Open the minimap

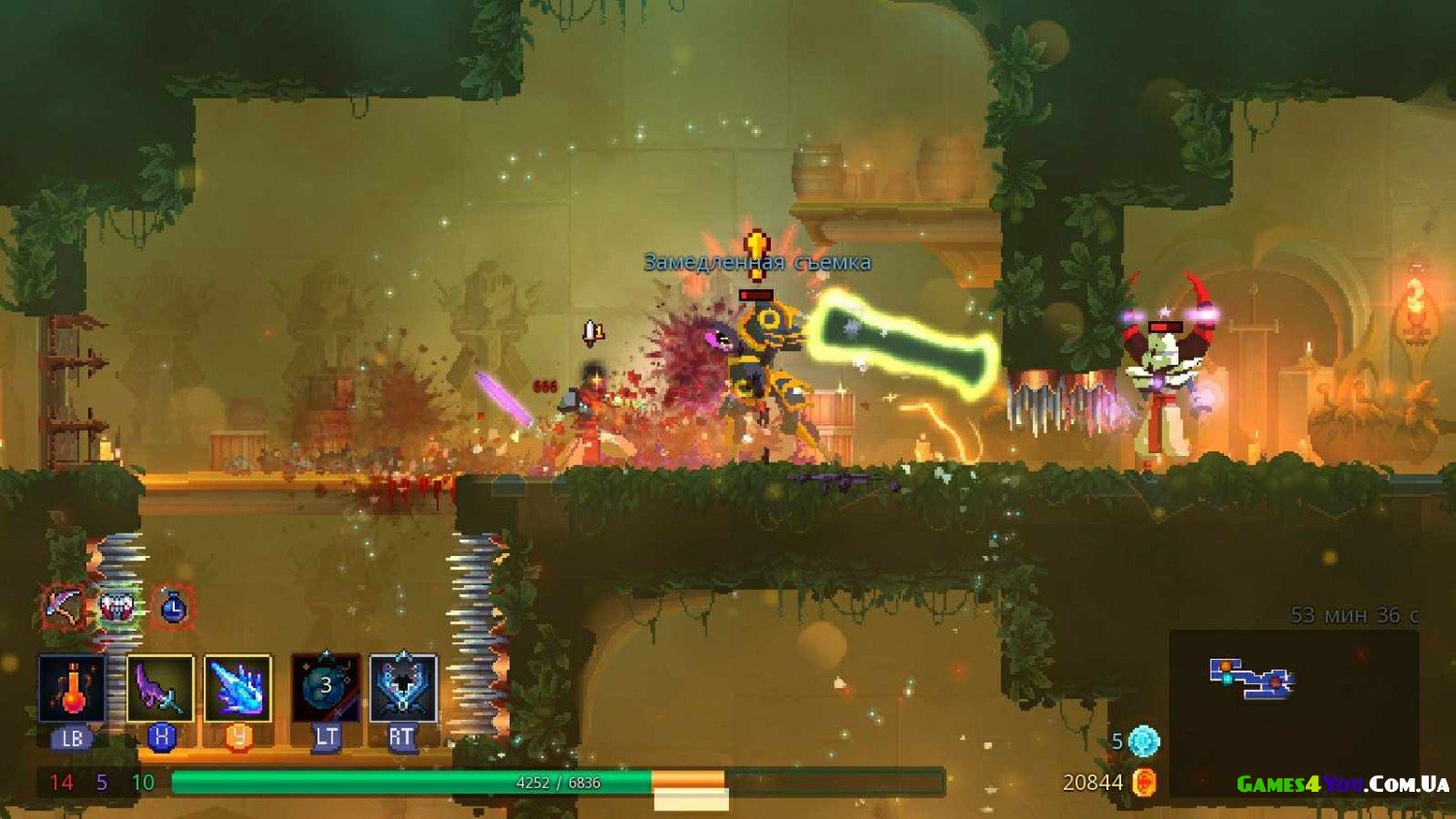(1252, 678)
